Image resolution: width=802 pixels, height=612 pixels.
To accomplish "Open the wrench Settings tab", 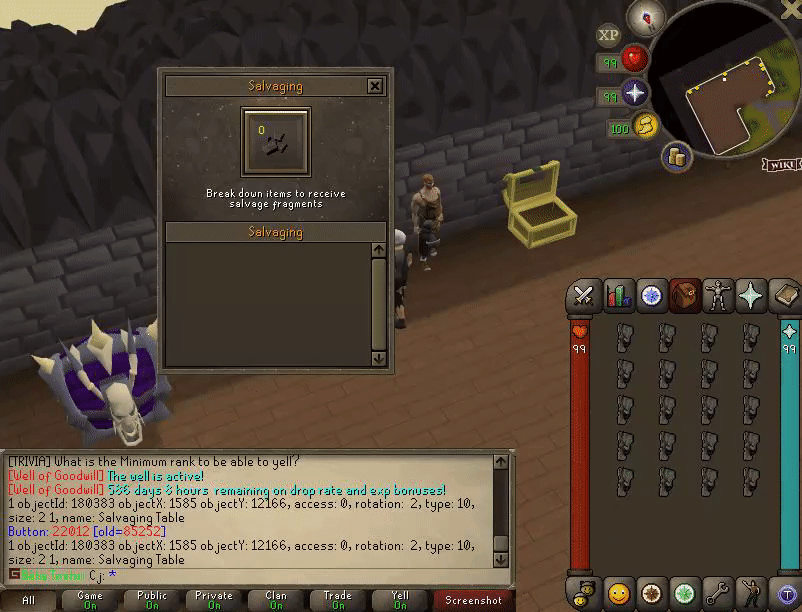I will 718,593.
